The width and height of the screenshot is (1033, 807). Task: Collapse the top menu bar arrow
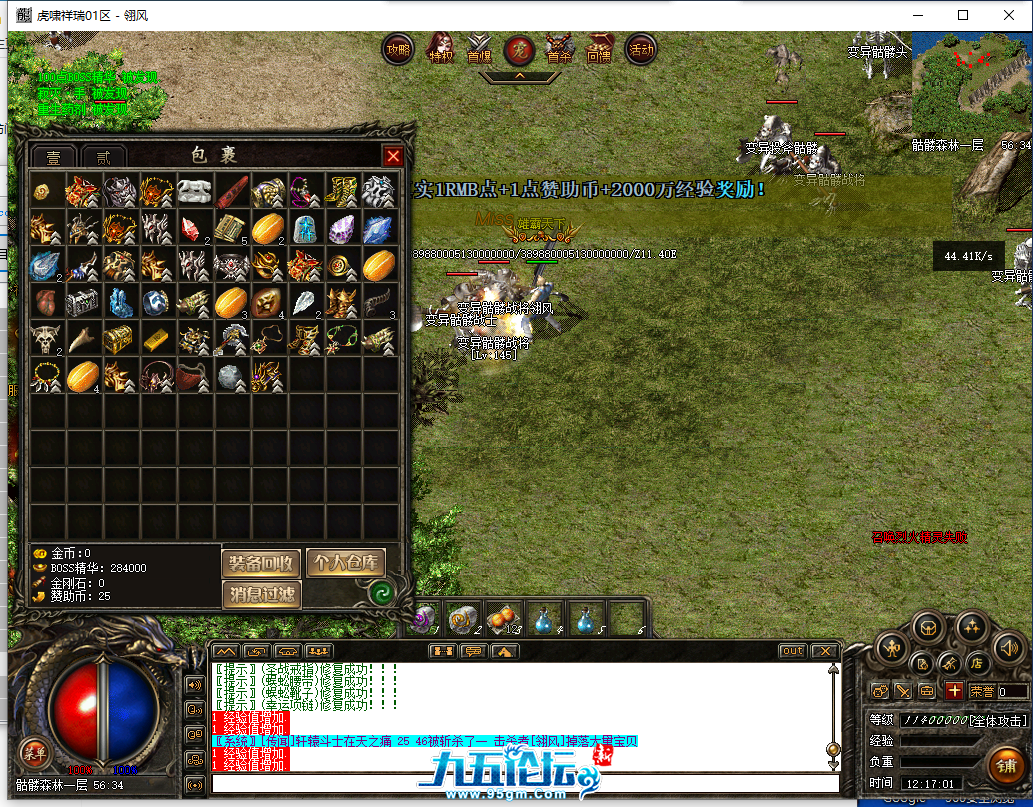click(519, 75)
